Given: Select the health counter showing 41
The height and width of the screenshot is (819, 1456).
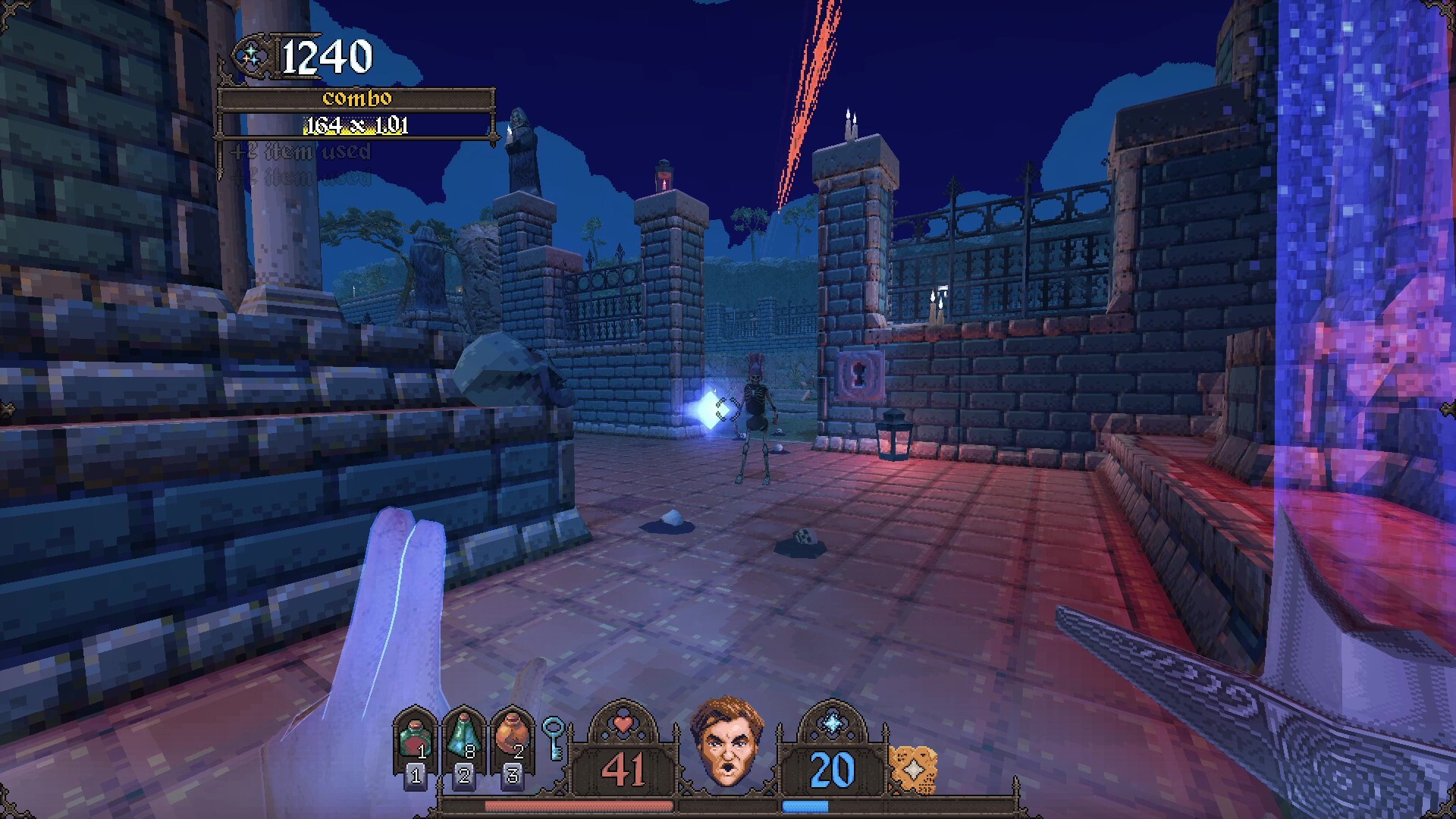Looking at the screenshot, I should pos(623,769).
